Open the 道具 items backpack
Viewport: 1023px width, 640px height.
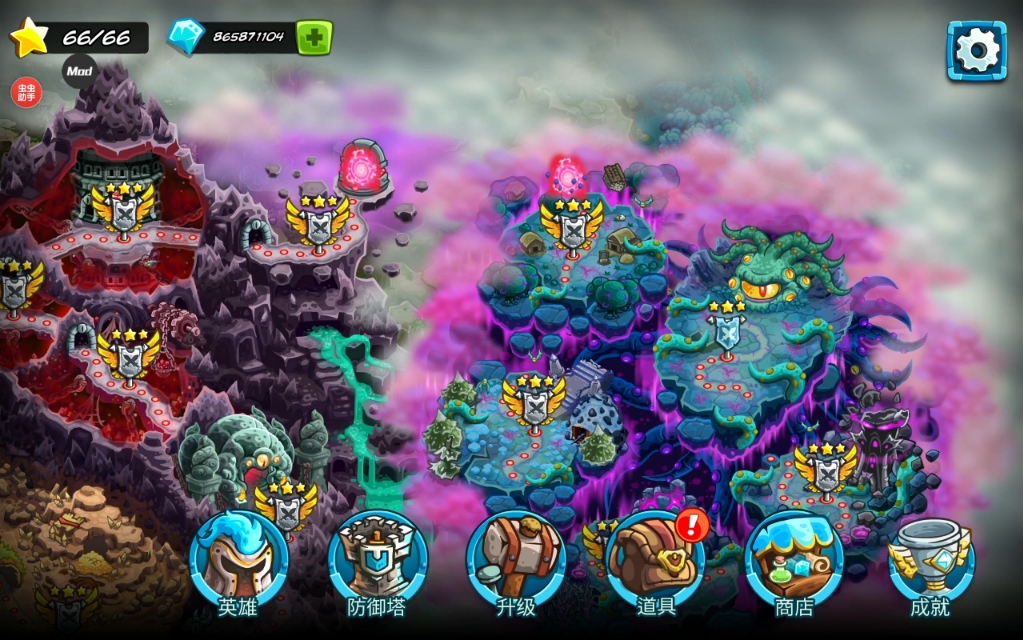(x=656, y=562)
